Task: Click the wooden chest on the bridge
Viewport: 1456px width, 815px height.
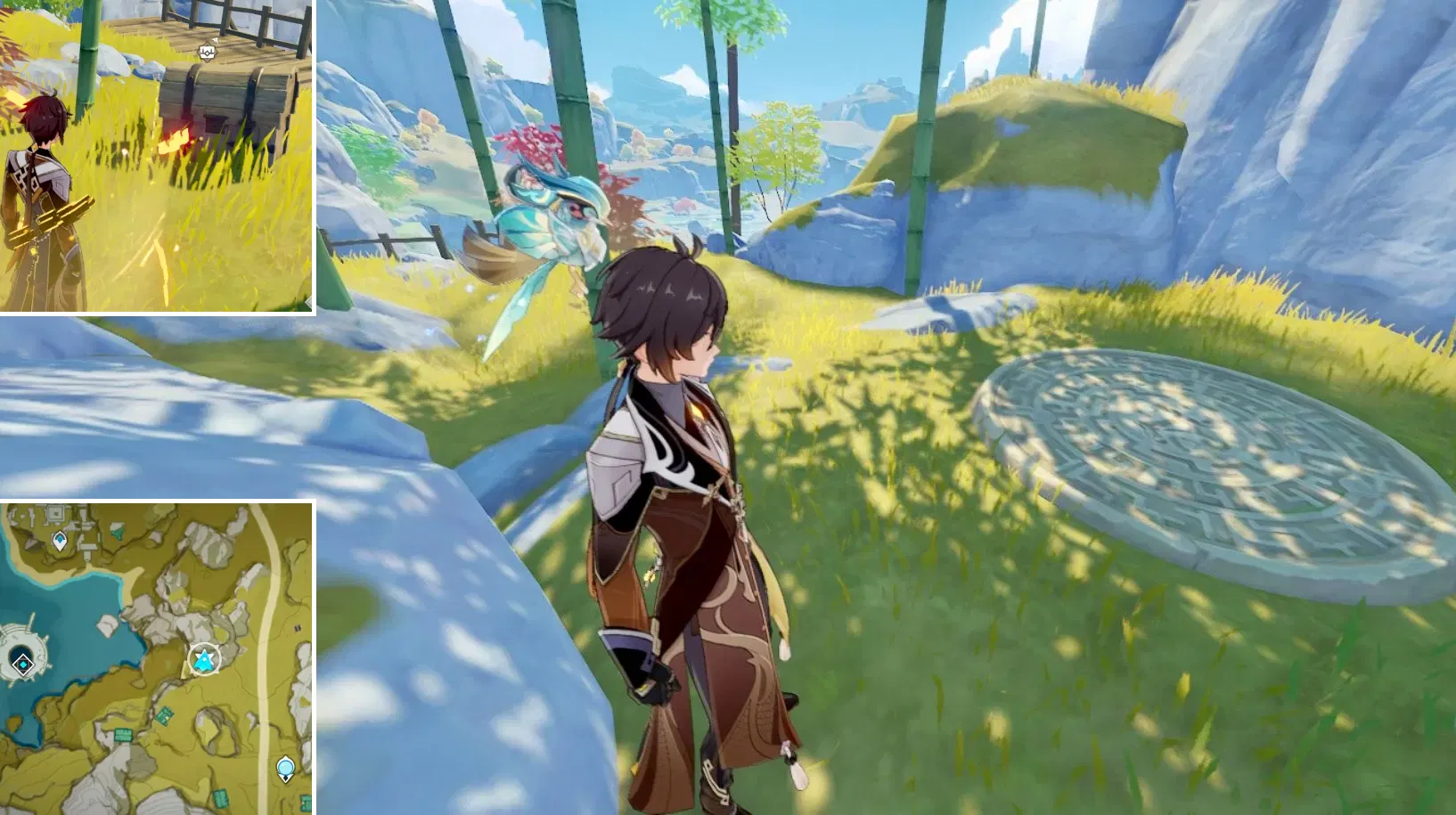Action: coord(227,98)
